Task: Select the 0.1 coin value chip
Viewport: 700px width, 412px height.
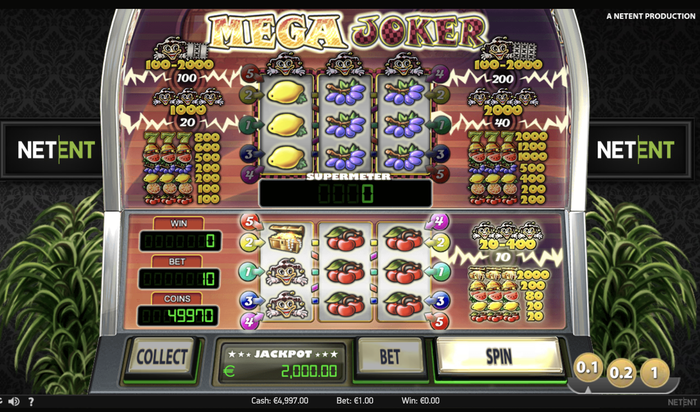Action: tap(587, 369)
